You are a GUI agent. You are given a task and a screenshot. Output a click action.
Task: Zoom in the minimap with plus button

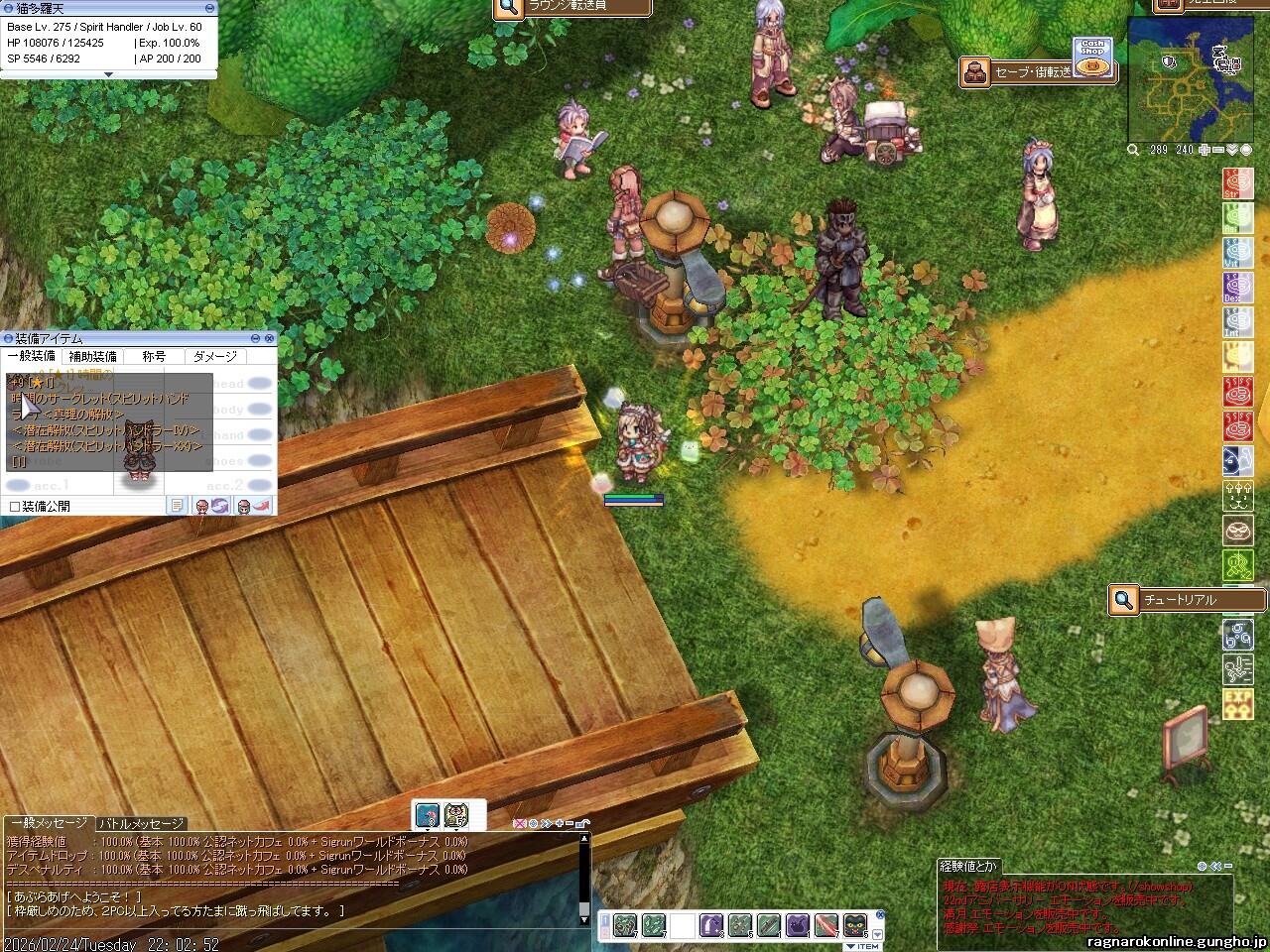(x=1205, y=150)
